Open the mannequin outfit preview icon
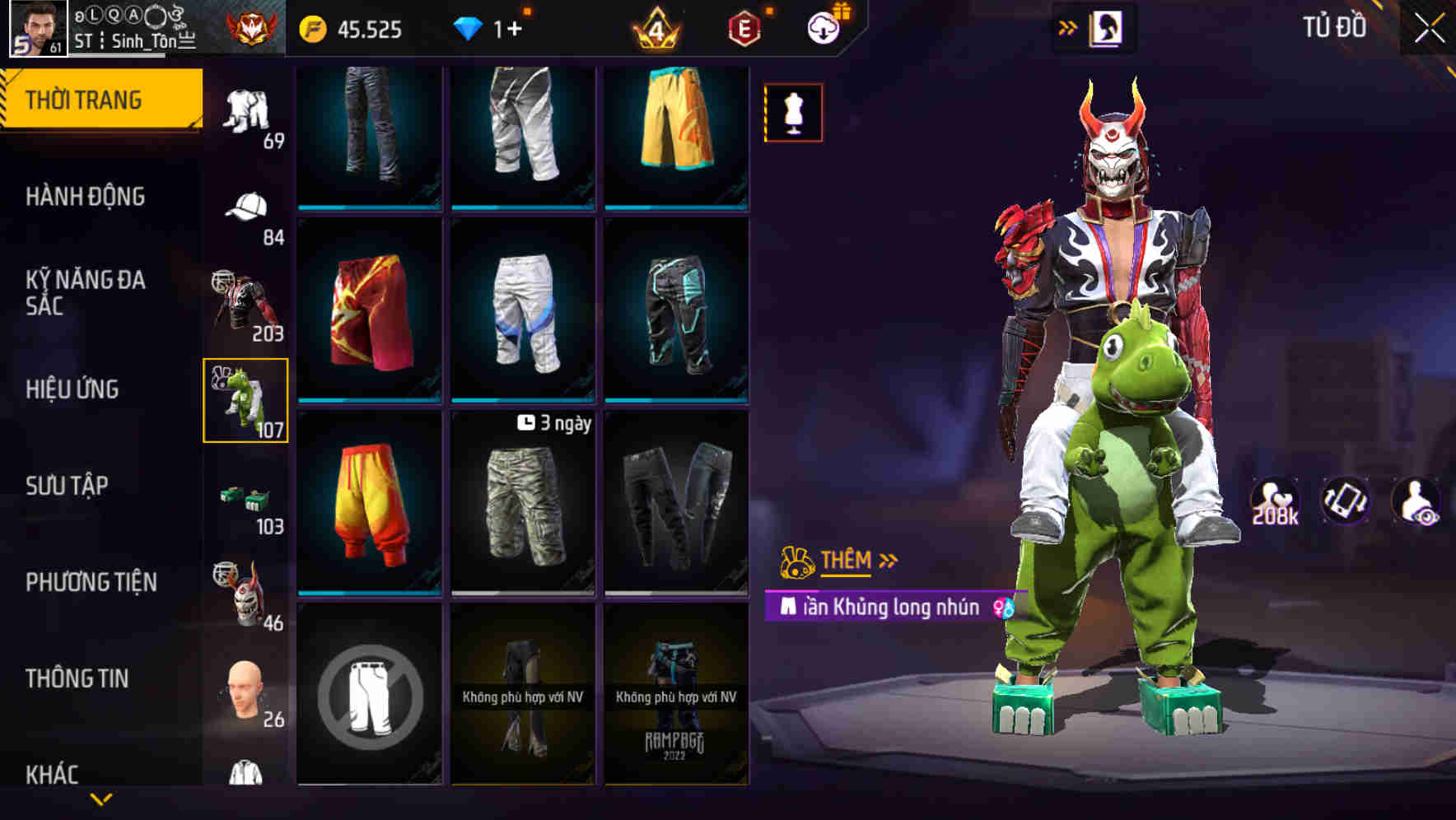Screen dimensions: 1456x820 pyautogui.click(x=793, y=113)
